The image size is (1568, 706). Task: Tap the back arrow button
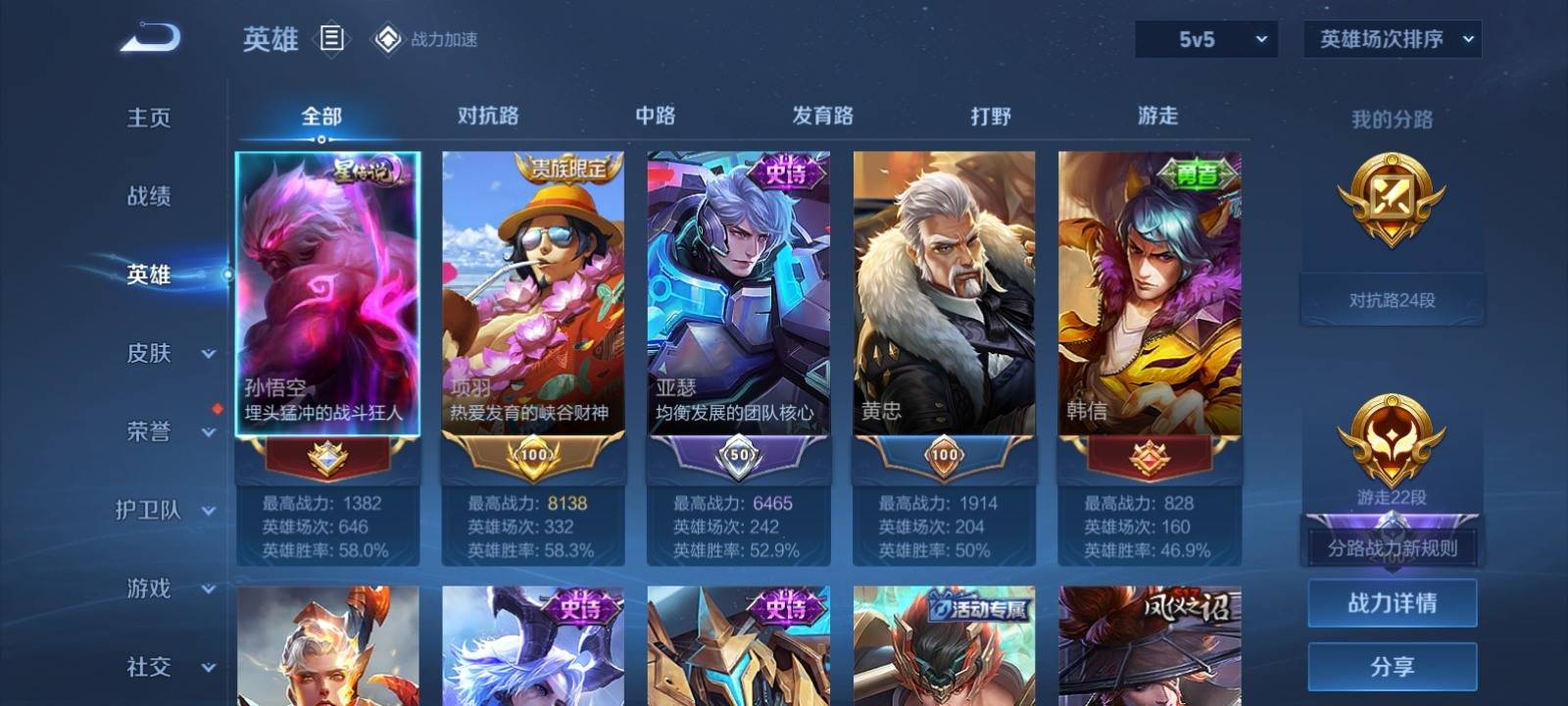(x=151, y=39)
